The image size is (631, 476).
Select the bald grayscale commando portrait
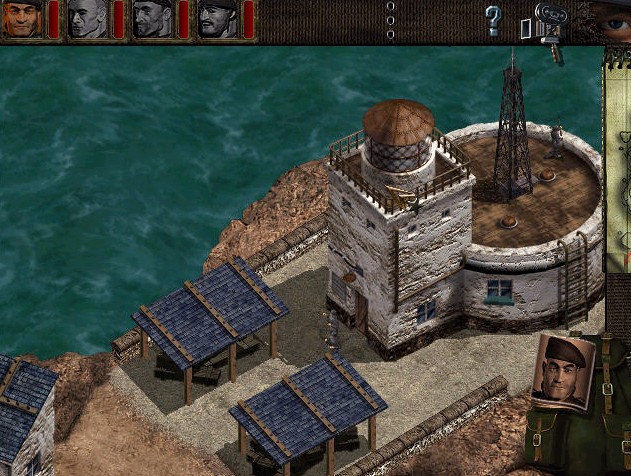tap(88, 18)
